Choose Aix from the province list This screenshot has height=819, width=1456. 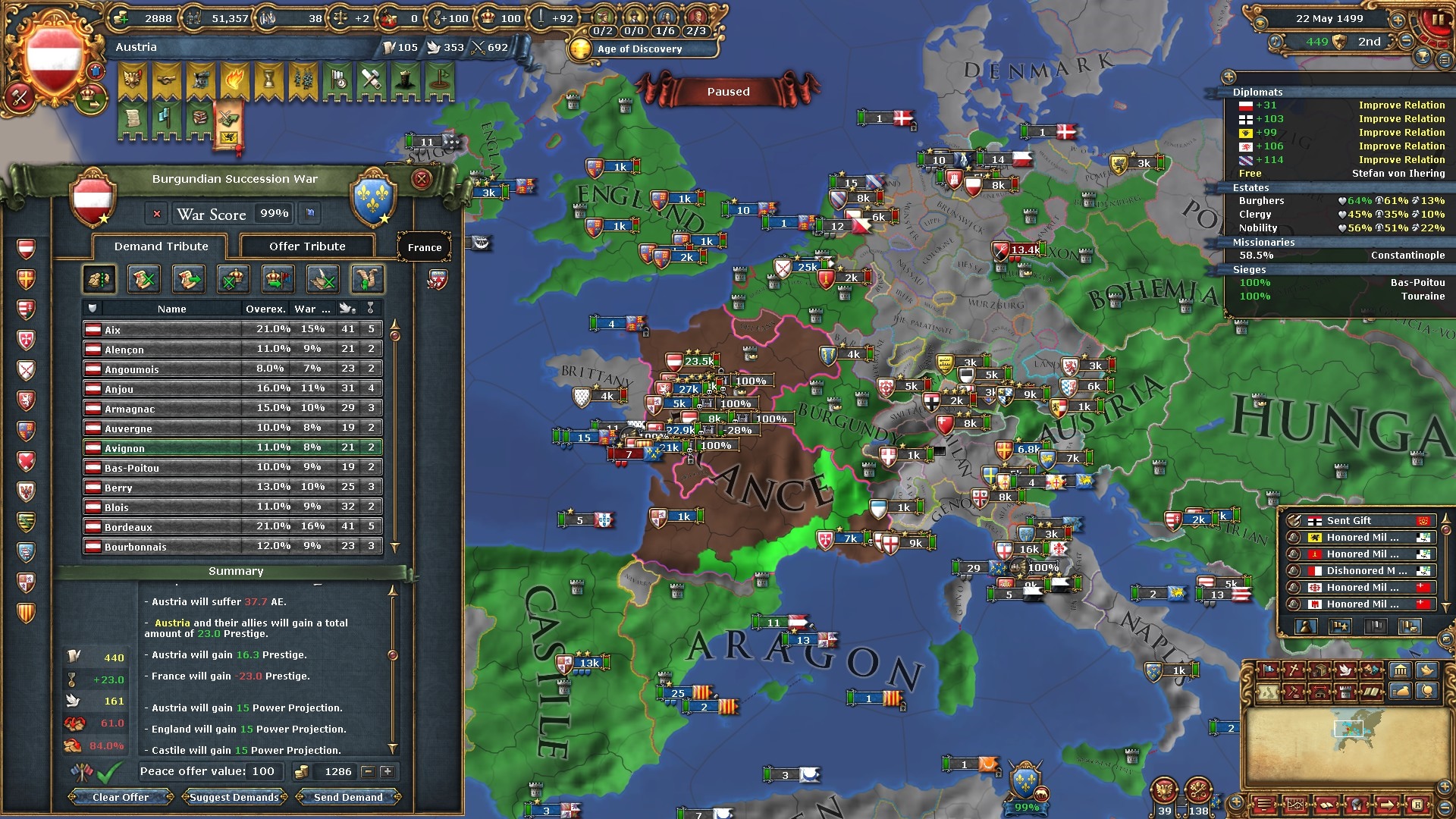[232, 330]
